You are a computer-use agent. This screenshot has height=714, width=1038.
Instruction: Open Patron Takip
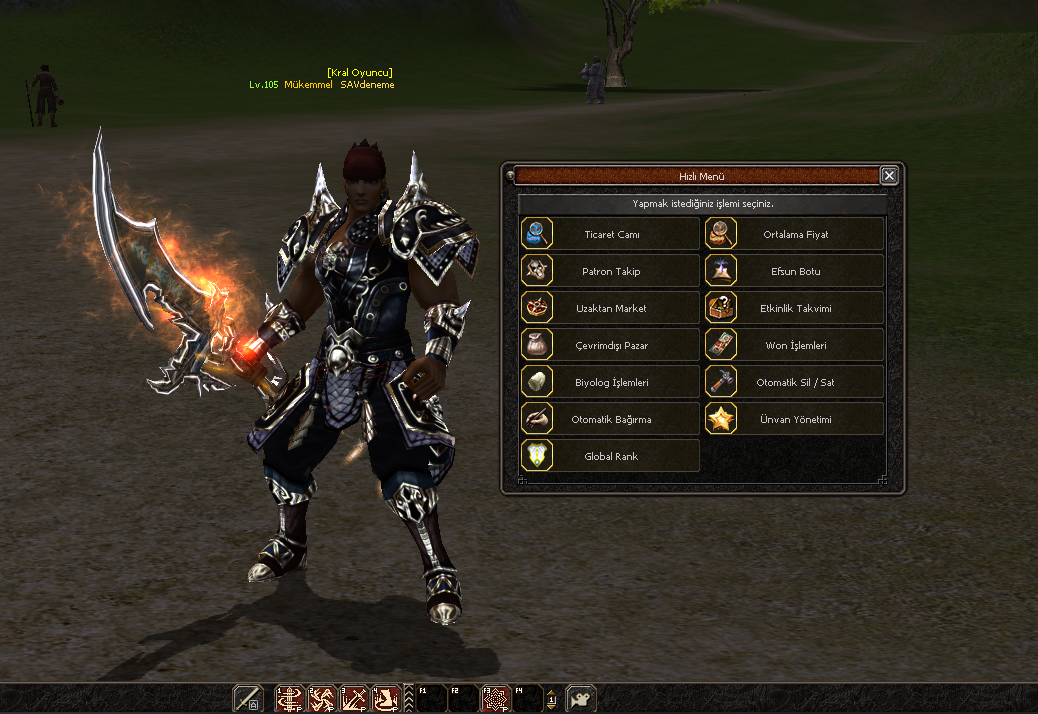[x=610, y=272]
